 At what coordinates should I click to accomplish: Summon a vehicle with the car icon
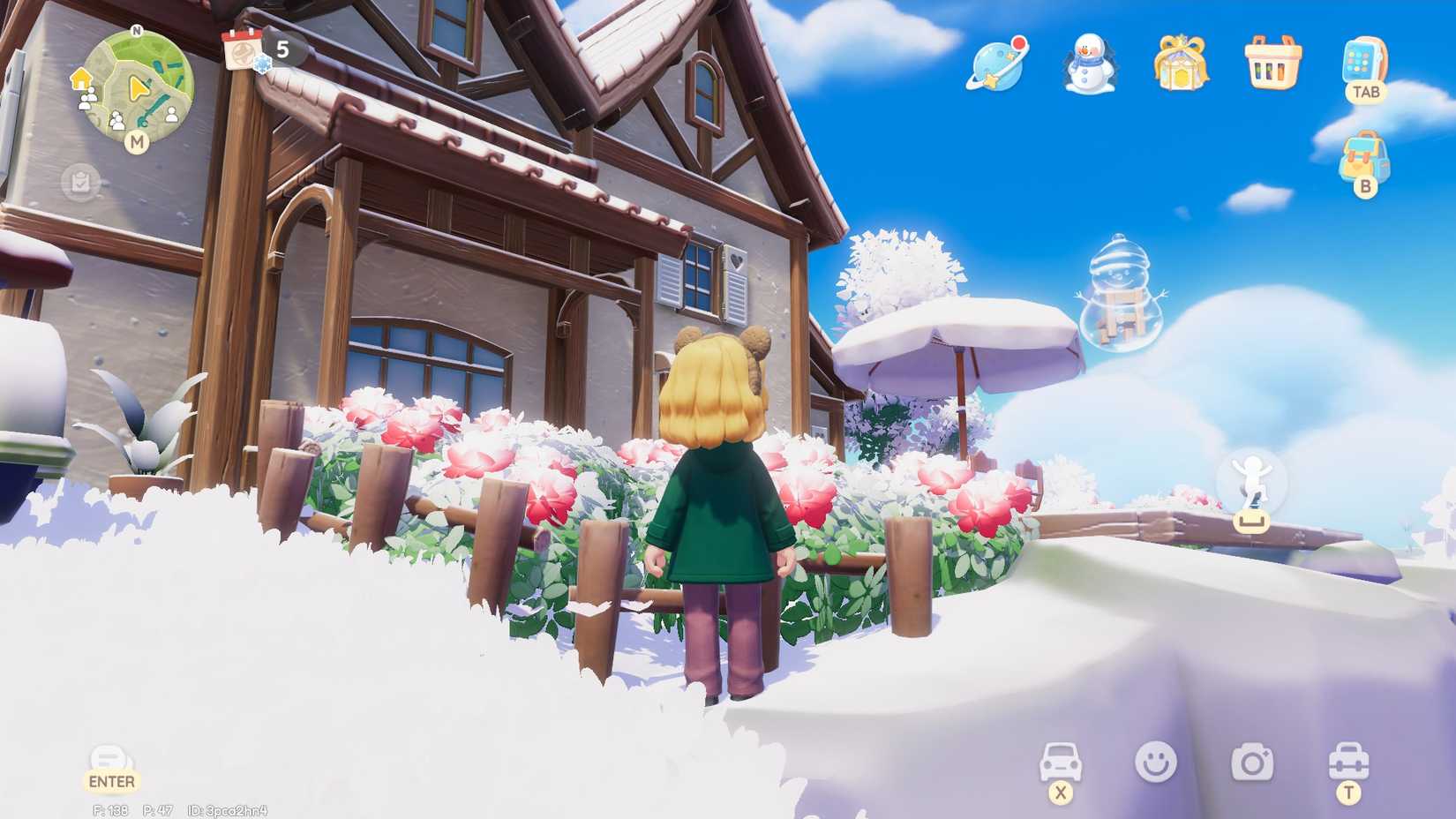coord(1062,759)
